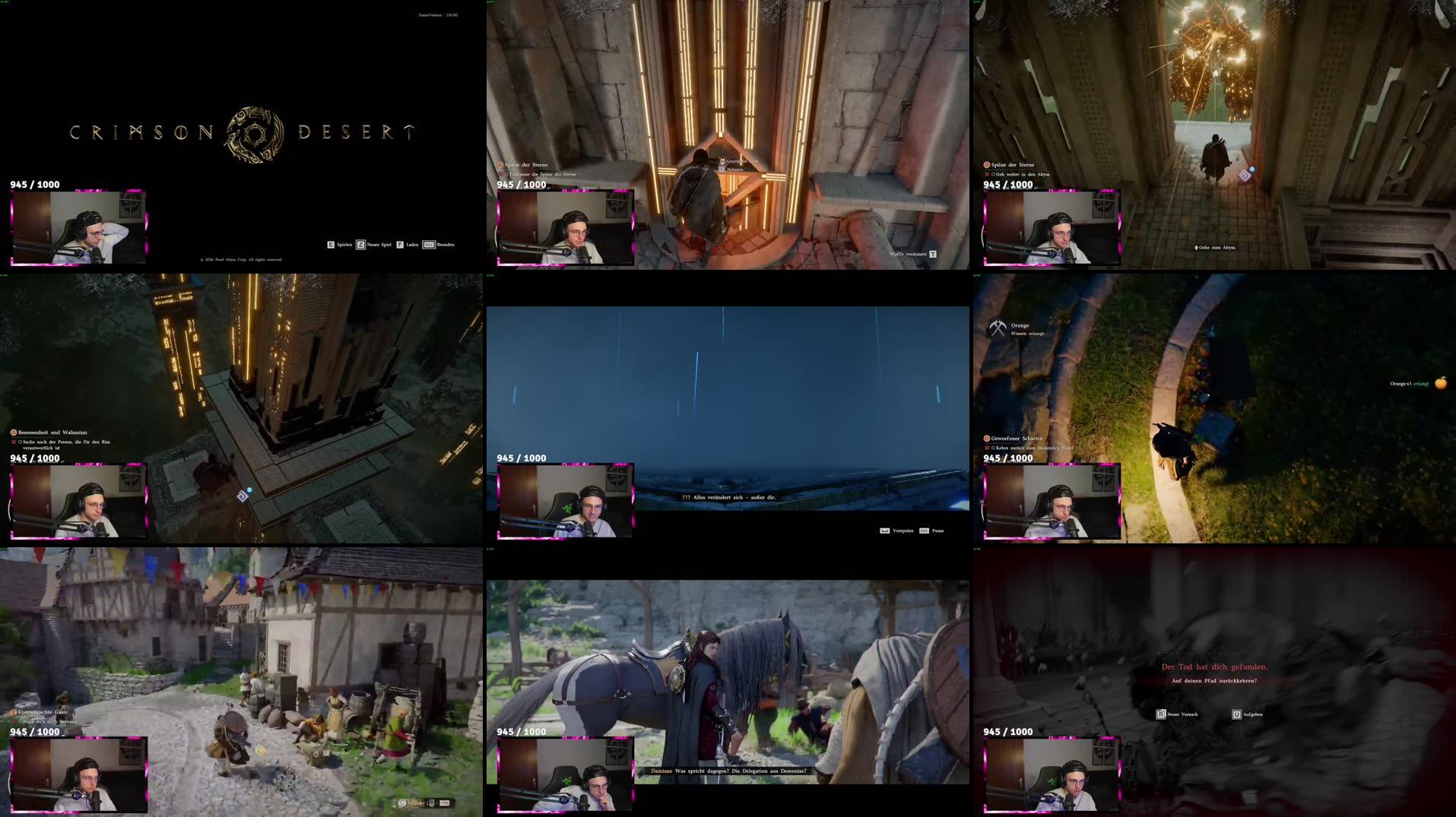This screenshot has height=817, width=1456.
Task: Click the ESC key icon next to 'Pause'
Action: 925,530
